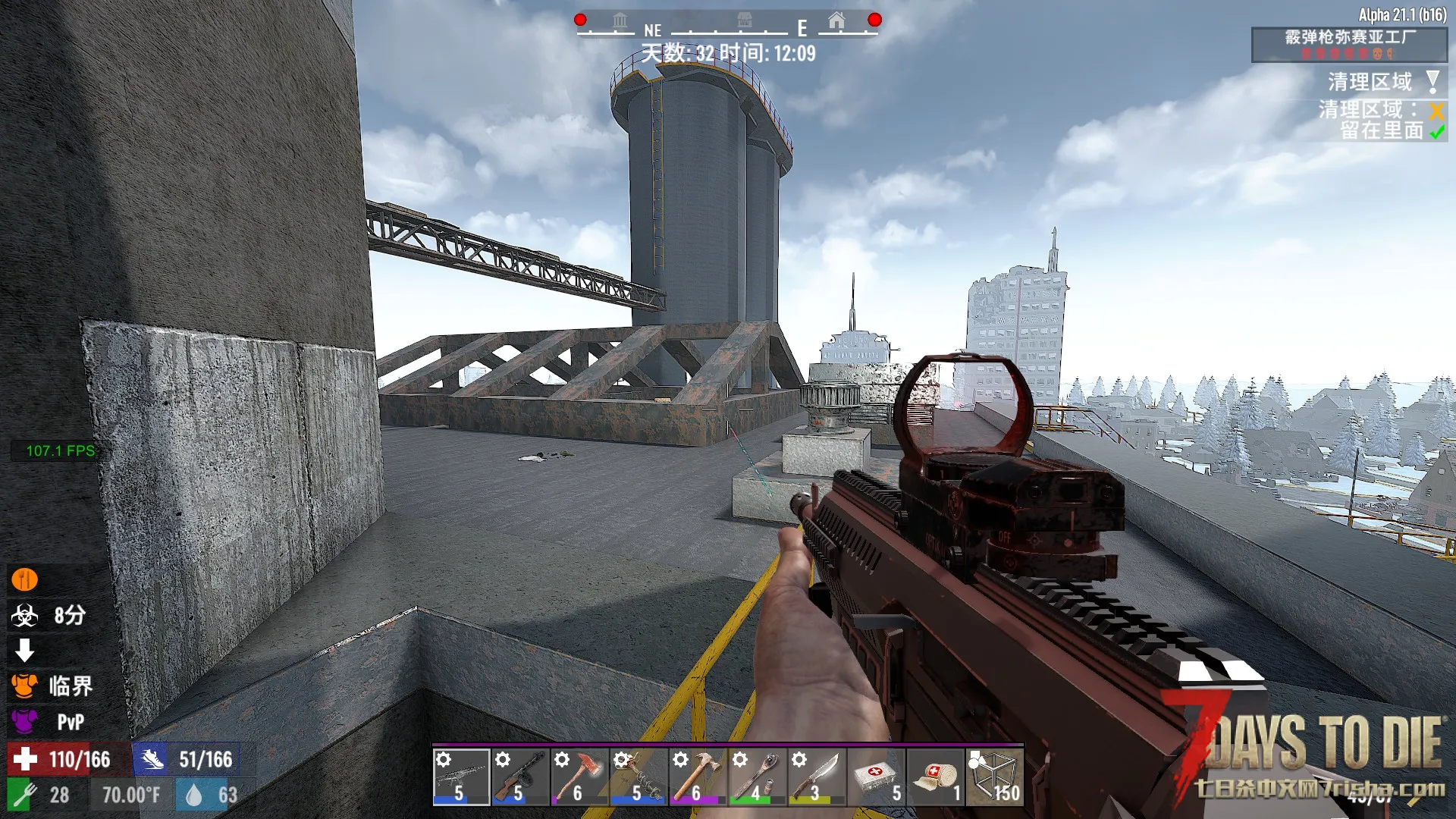Click the purple PvP armor icon

[24, 721]
